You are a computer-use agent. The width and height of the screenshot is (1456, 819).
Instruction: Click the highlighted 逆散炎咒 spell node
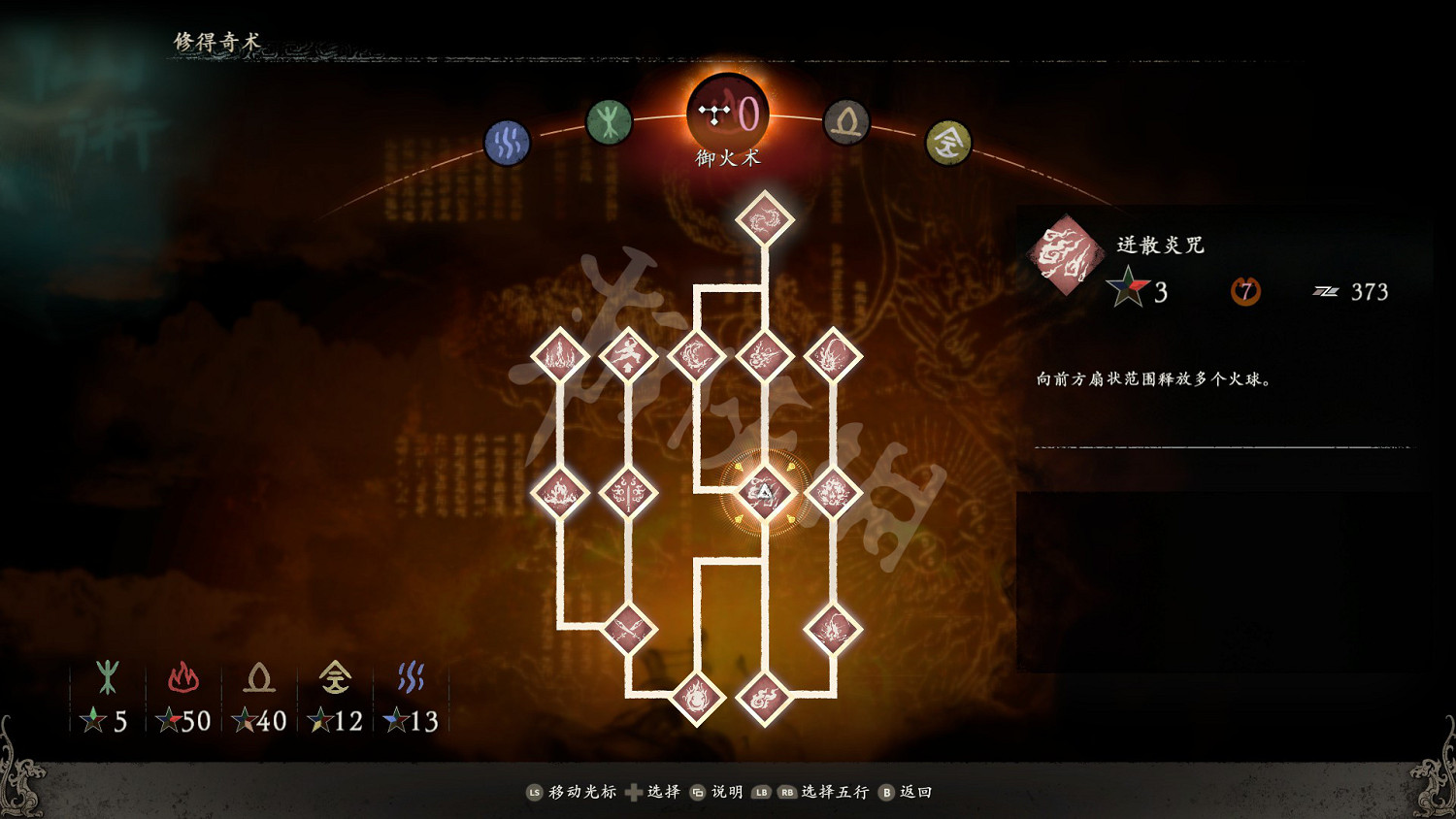pos(765,495)
